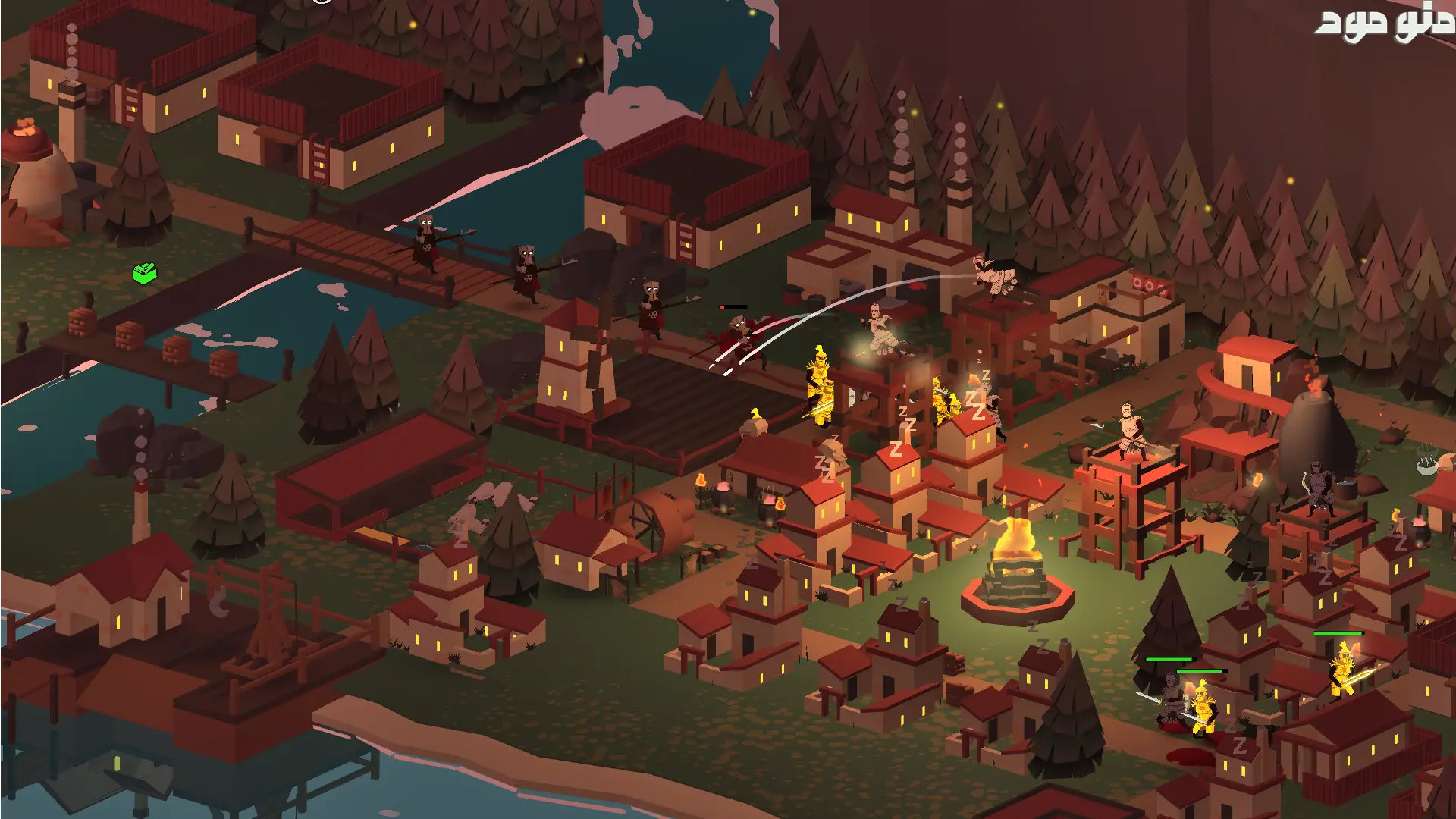The height and width of the screenshot is (819, 1456).
Task: Tap the Persian mod menu label
Action: [x=1383, y=24]
